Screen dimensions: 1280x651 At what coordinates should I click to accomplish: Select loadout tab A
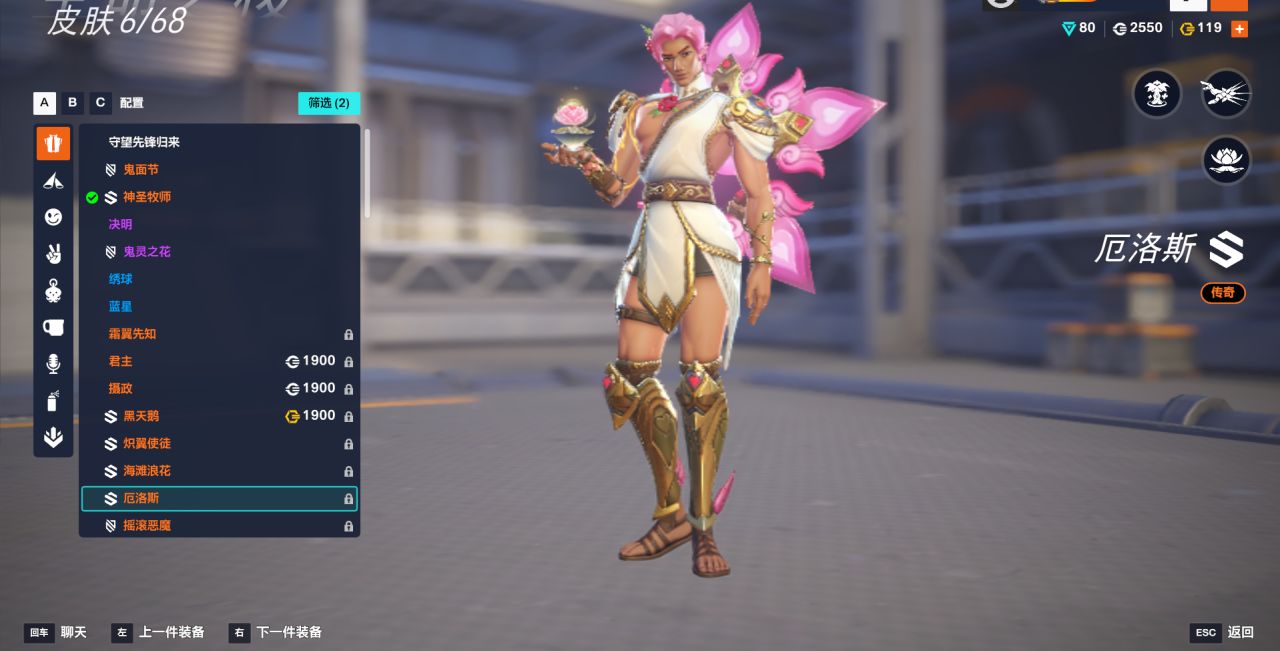44,103
